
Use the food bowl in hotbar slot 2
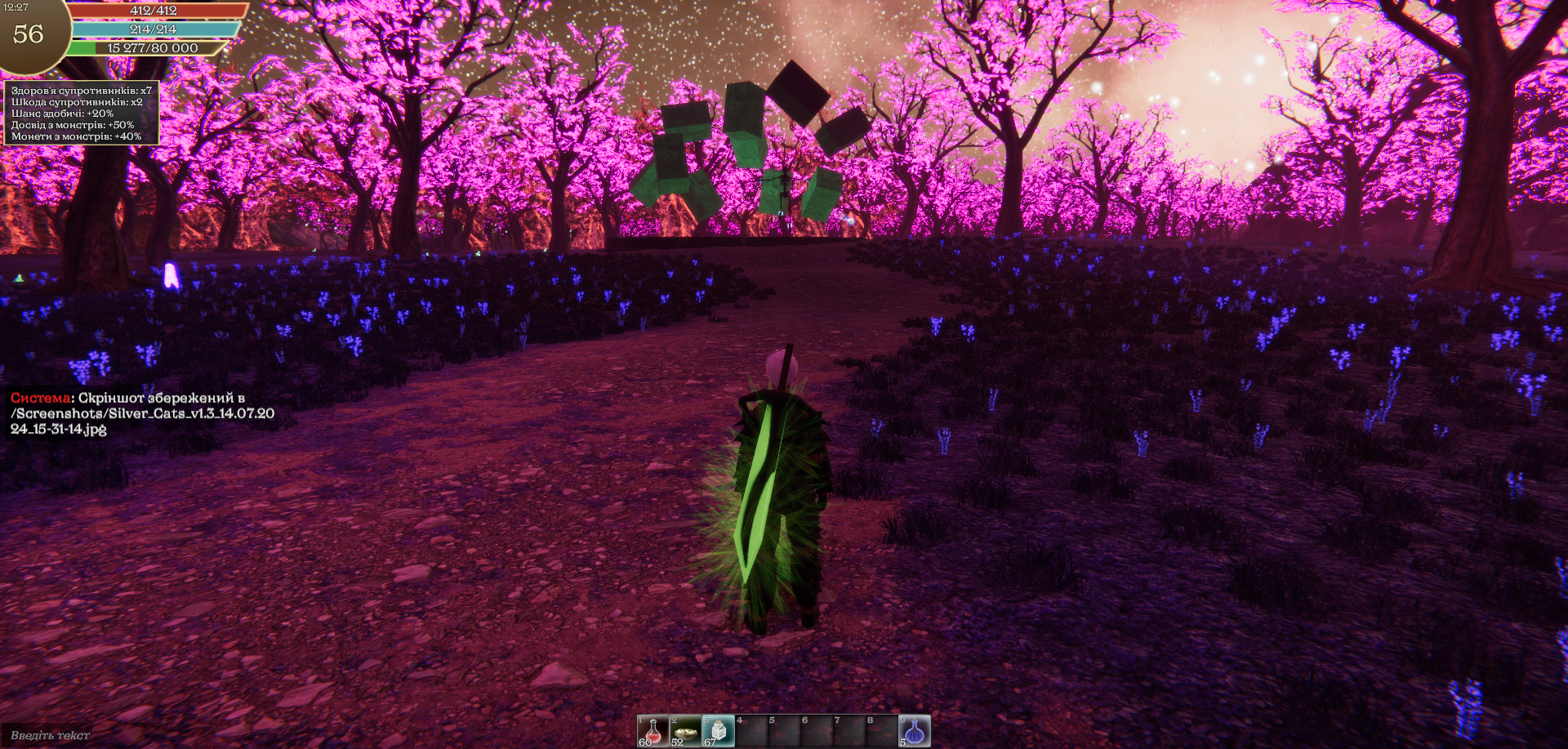(x=685, y=731)
